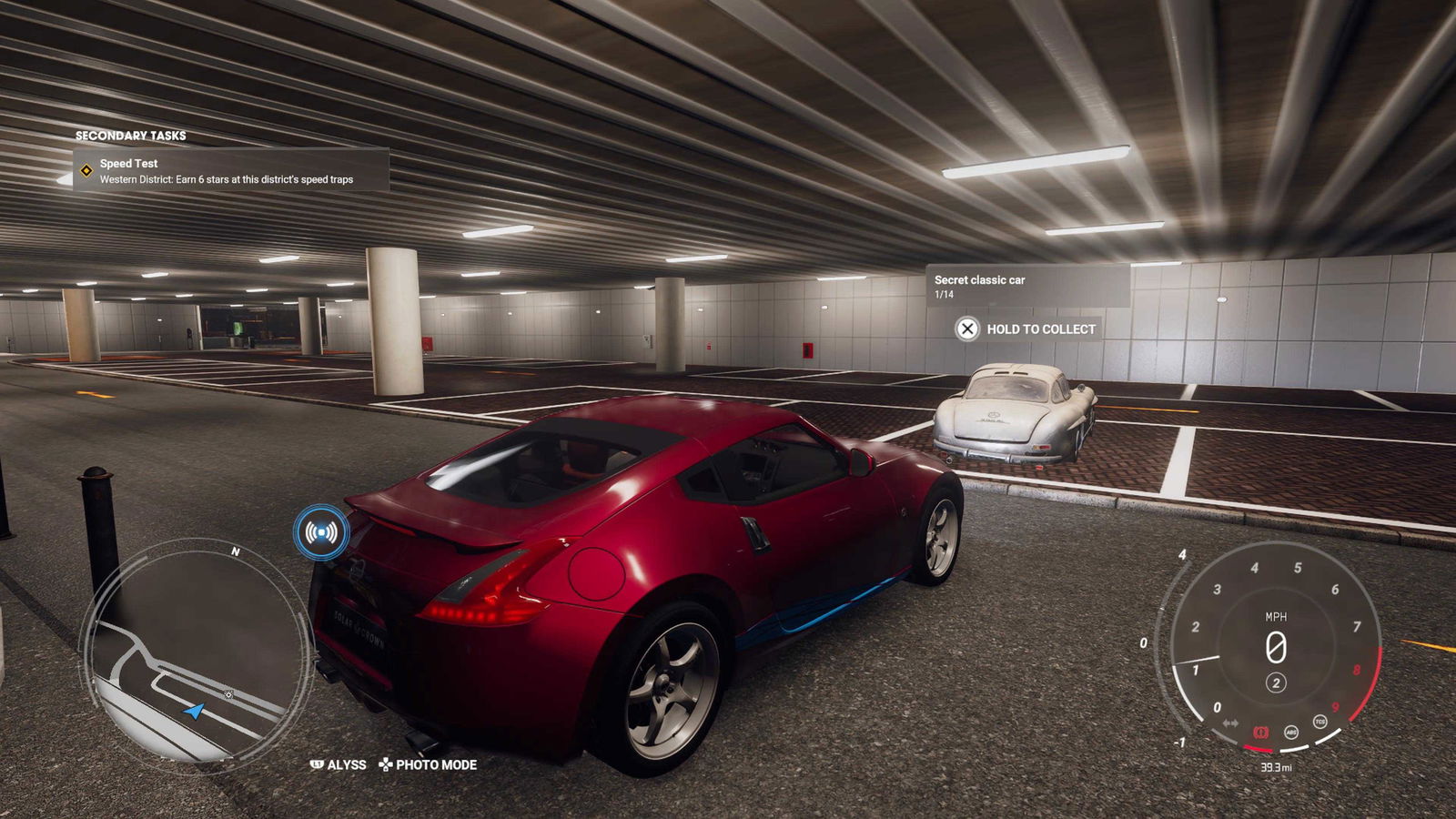Click the red handbrake indicator icon
The width and height of the screenshot is (1456, 819).
tap(1261, 732)
